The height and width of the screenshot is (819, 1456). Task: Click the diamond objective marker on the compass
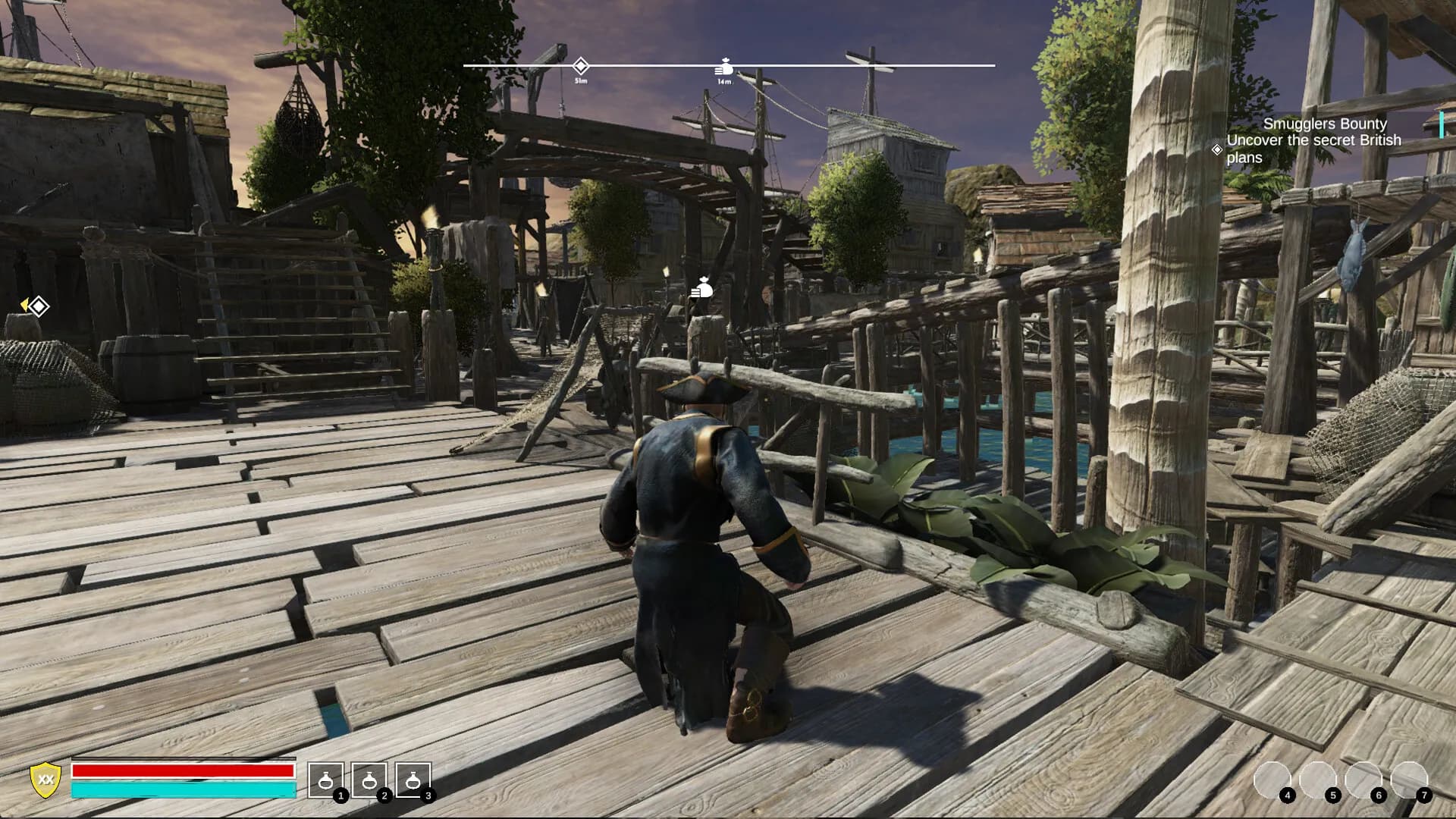coord(580,64)
